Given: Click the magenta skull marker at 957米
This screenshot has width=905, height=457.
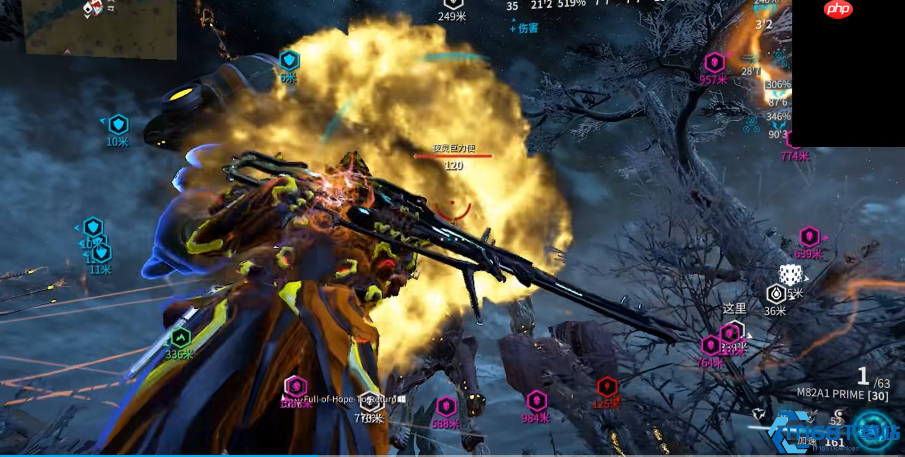Looking at the screenshot, I should click(714, 62).
